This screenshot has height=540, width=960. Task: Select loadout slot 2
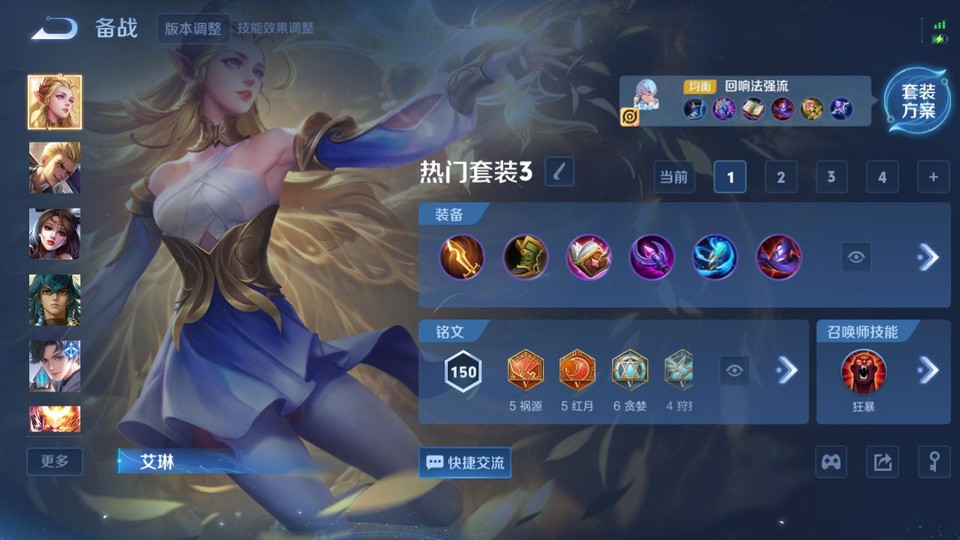[781, 178]
